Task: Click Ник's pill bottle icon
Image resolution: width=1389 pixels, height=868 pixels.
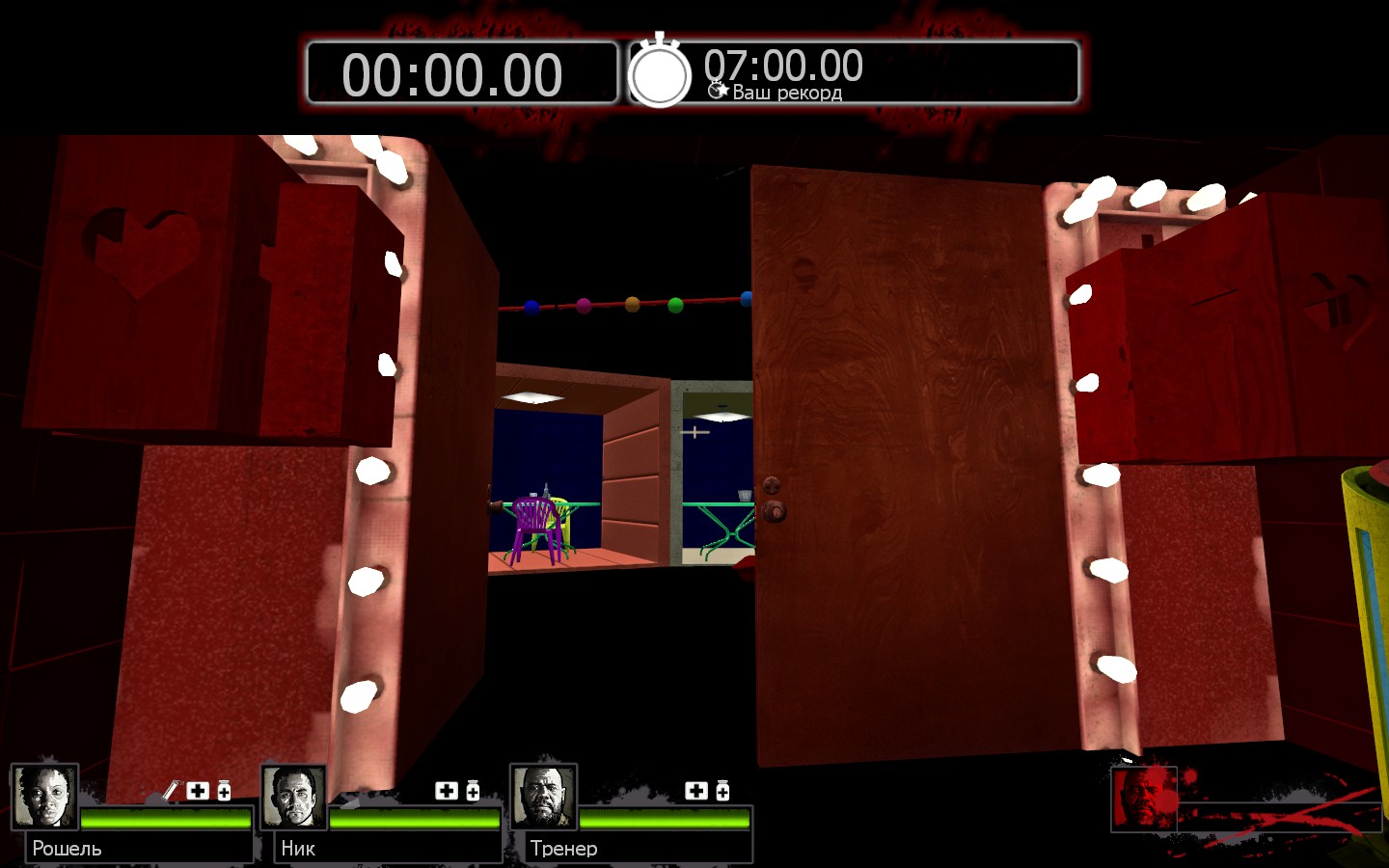Action: (473, 791)
